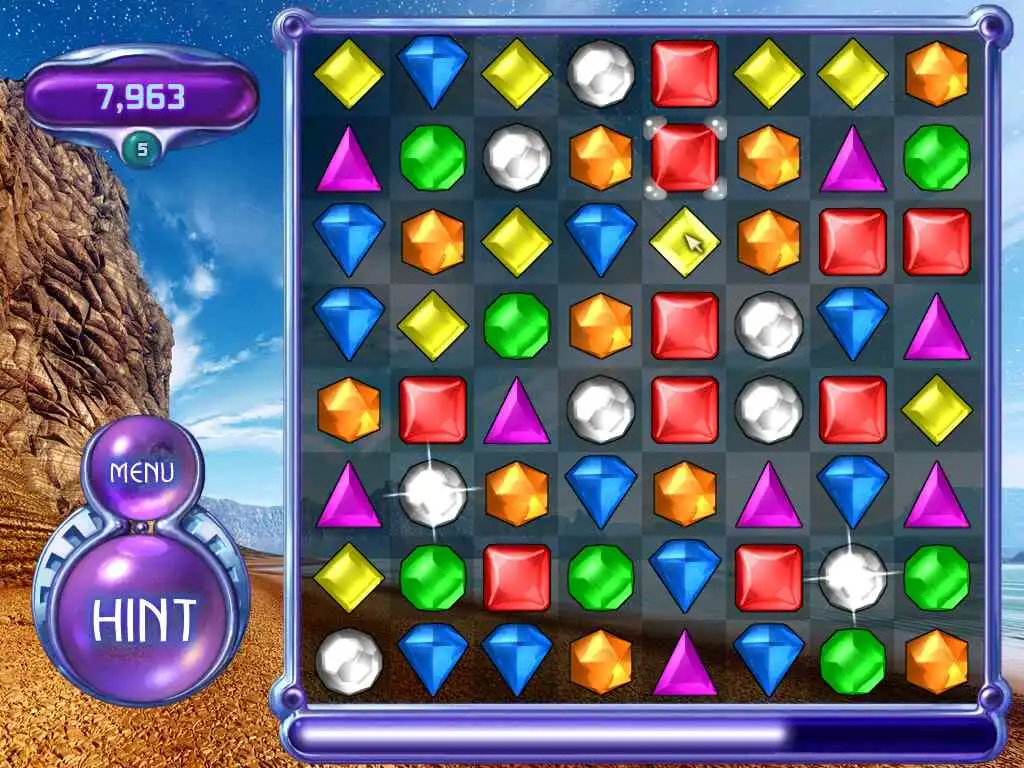Open the MENU orb button
This screenshot has width=1024, height=768.
142,472
